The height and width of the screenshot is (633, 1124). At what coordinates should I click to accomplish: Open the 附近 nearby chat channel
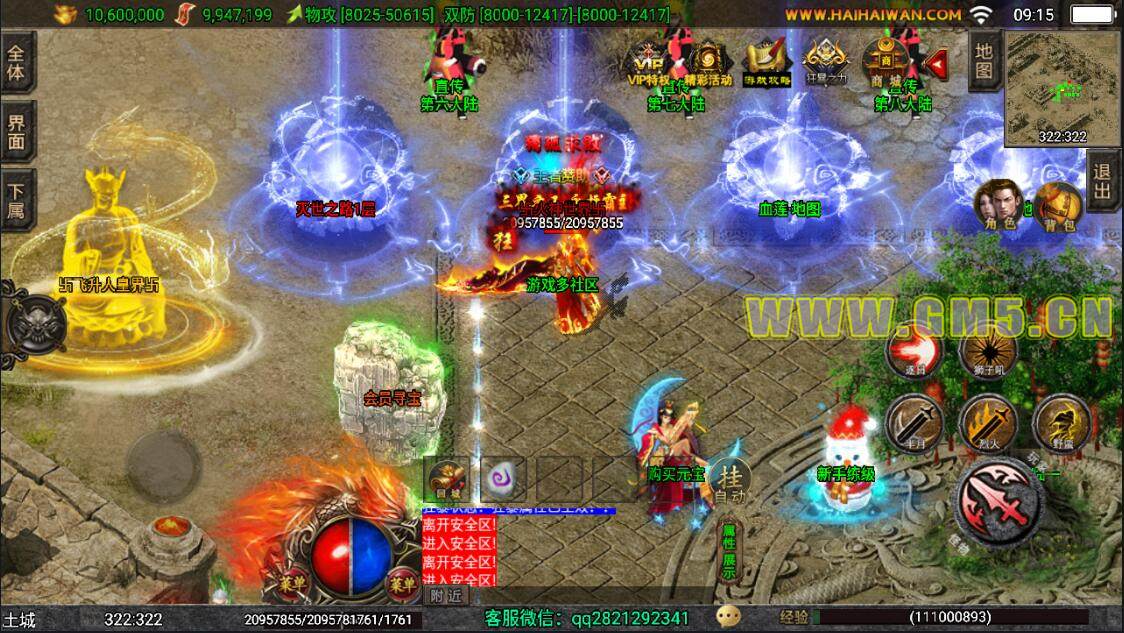(x=446, y=595)
